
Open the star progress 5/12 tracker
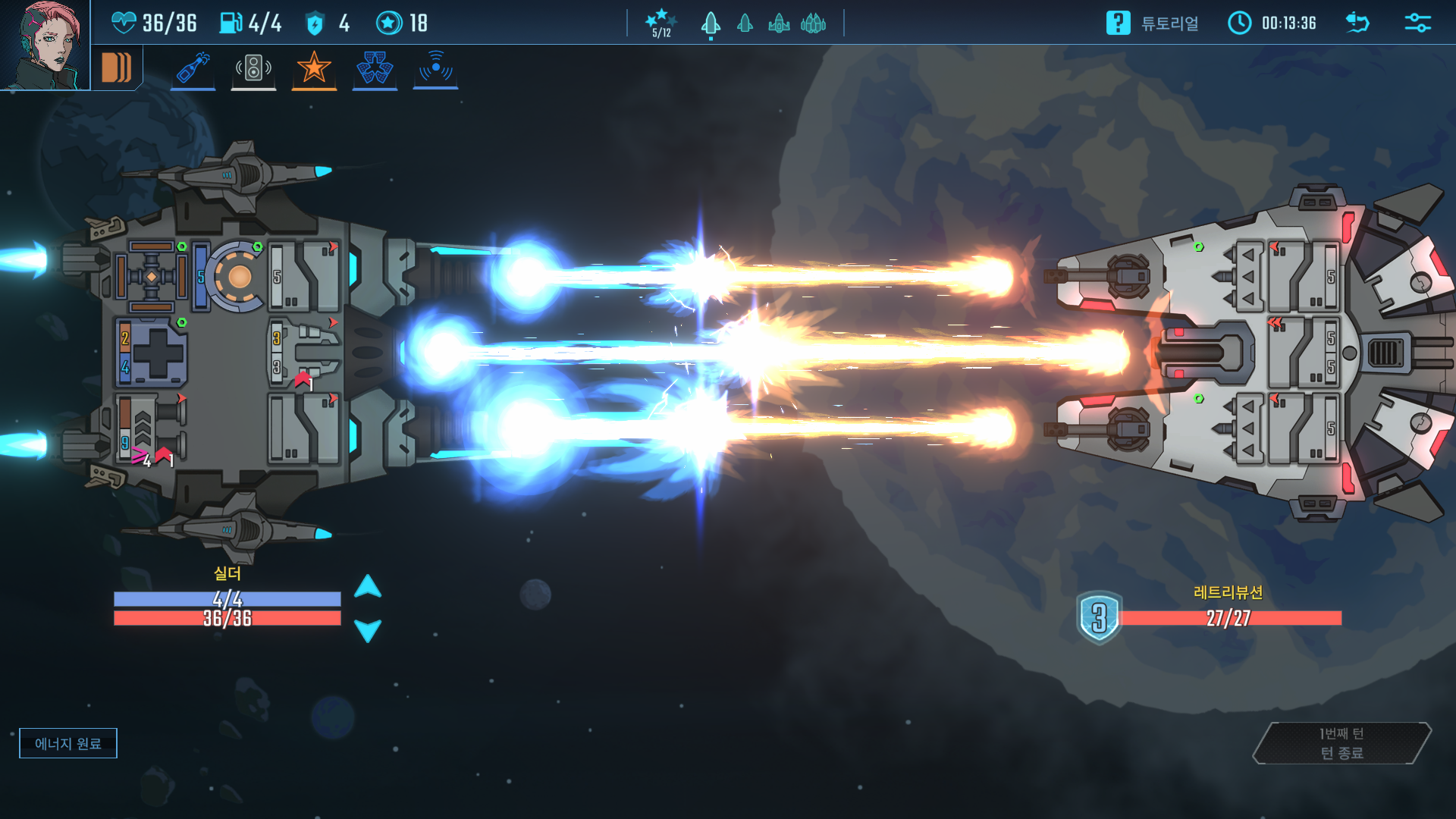(661, 23)
